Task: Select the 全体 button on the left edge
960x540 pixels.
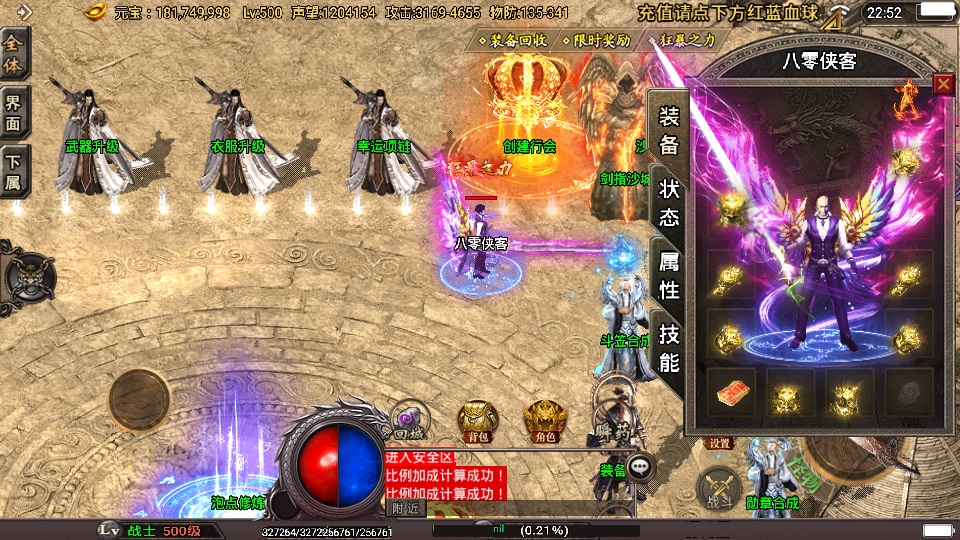Action: [15, 52]
